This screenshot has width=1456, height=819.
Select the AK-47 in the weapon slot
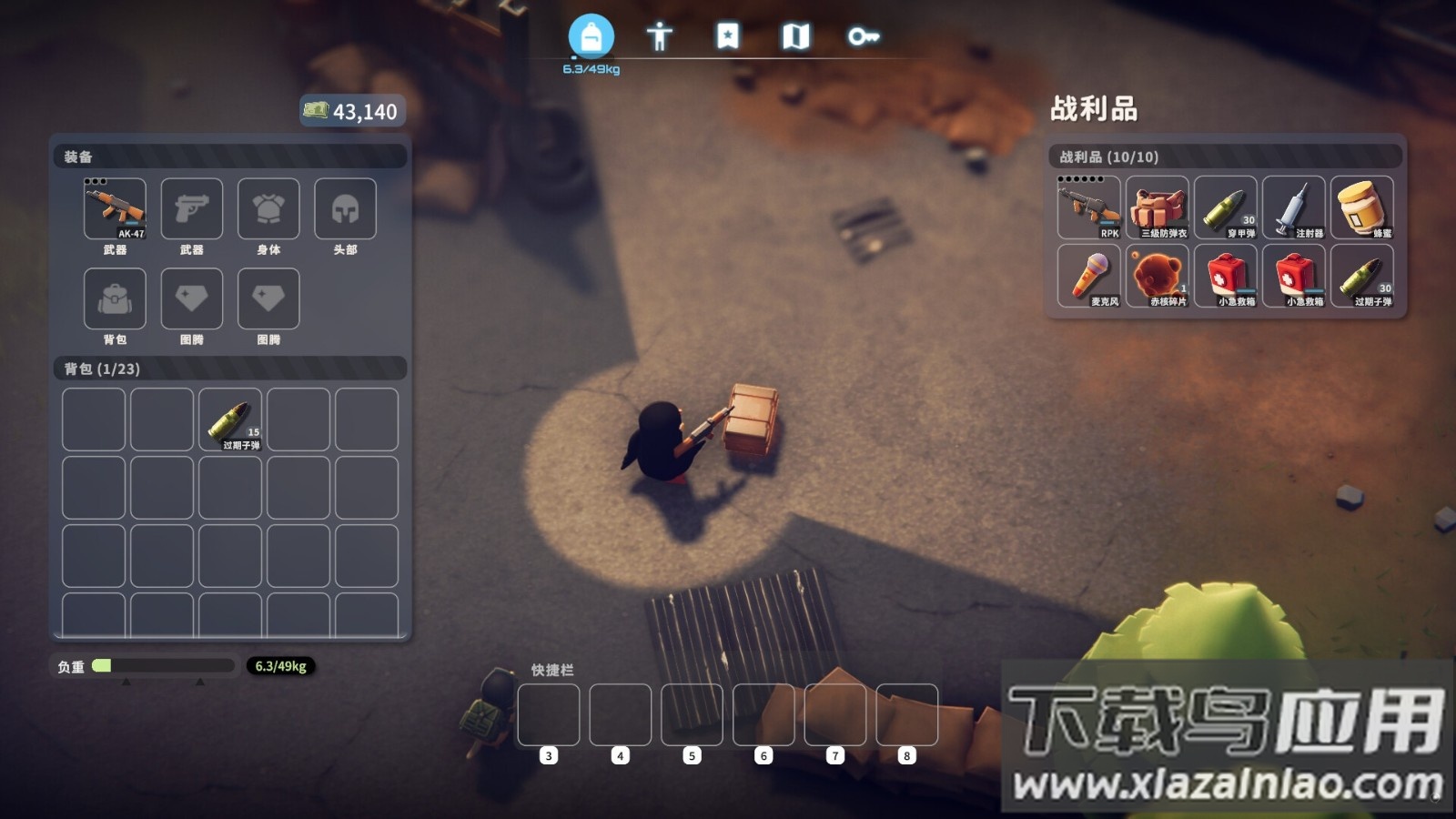(x=115, y=209)
